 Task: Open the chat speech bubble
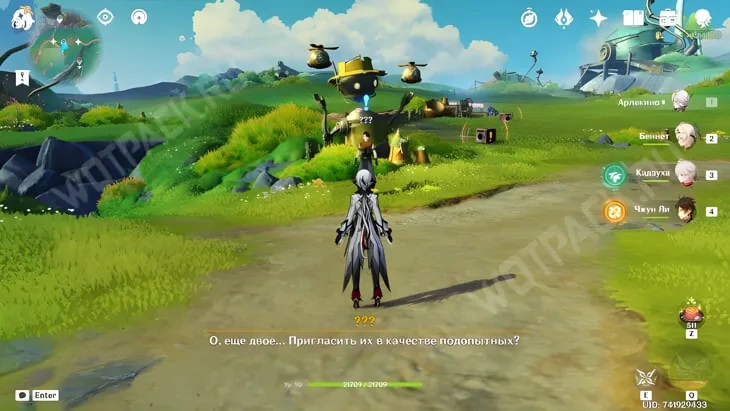[x=21, y=395]
